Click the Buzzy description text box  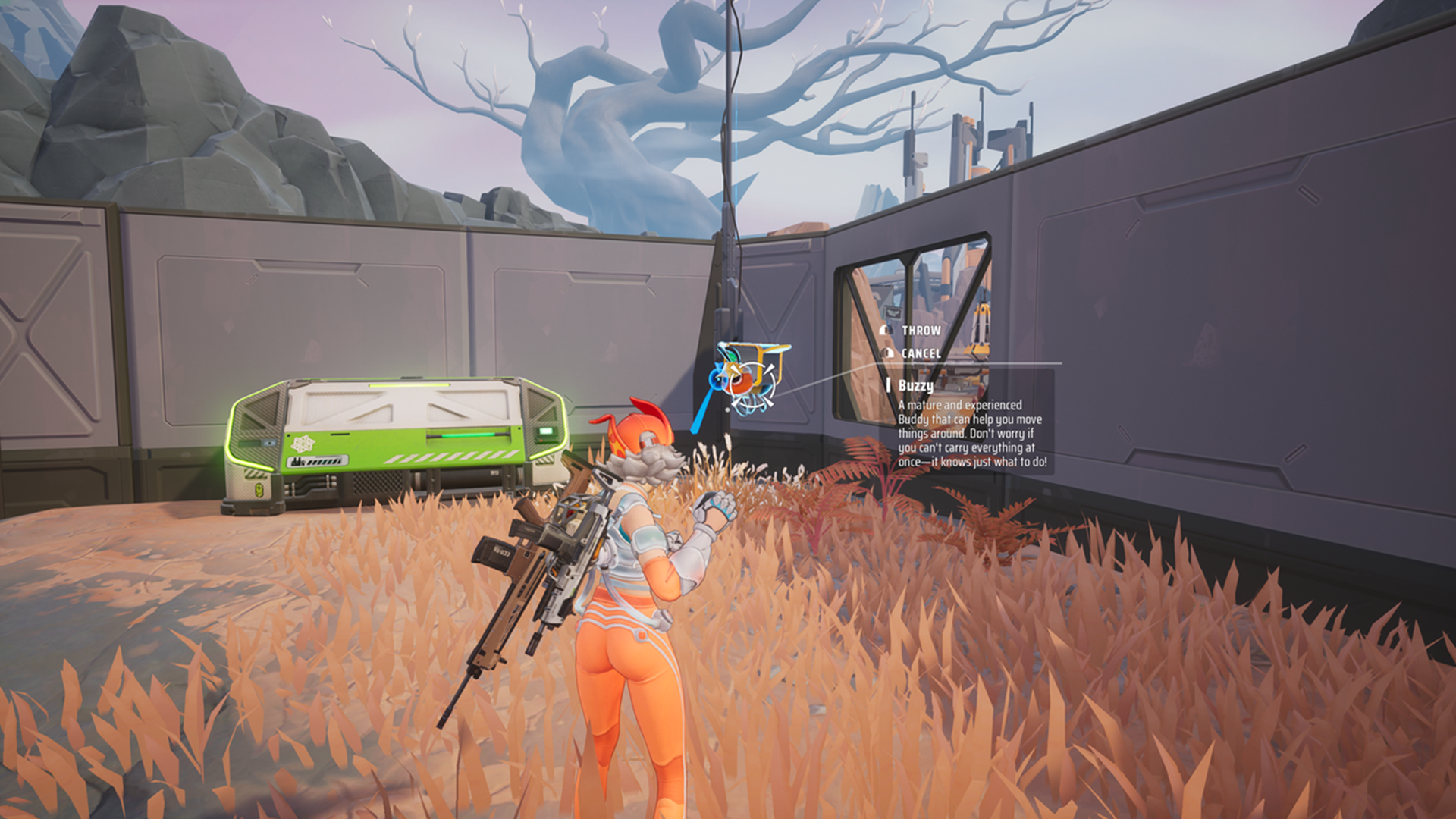coord(970,435)
